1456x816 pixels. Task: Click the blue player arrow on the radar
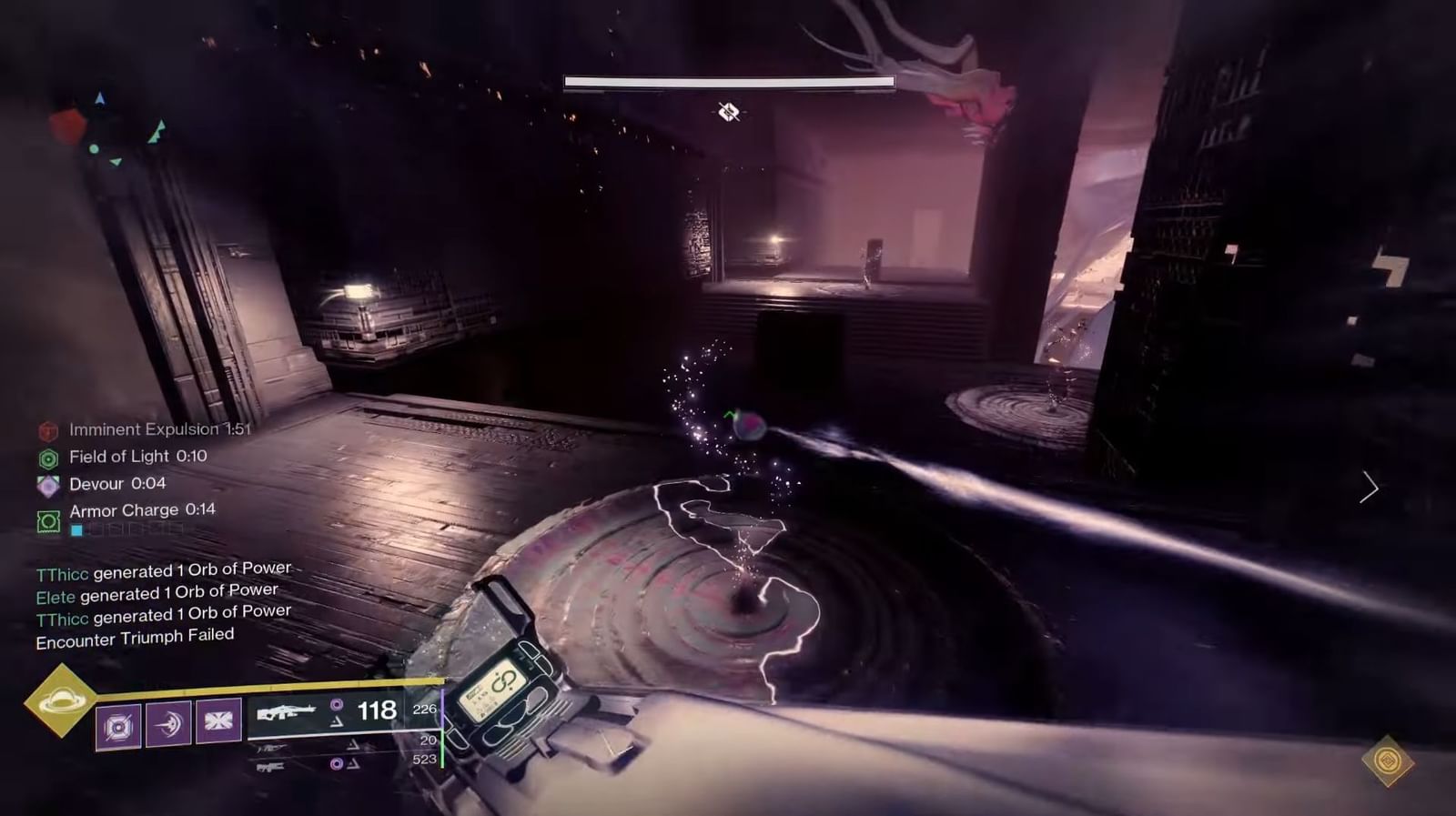coord(98,96)
